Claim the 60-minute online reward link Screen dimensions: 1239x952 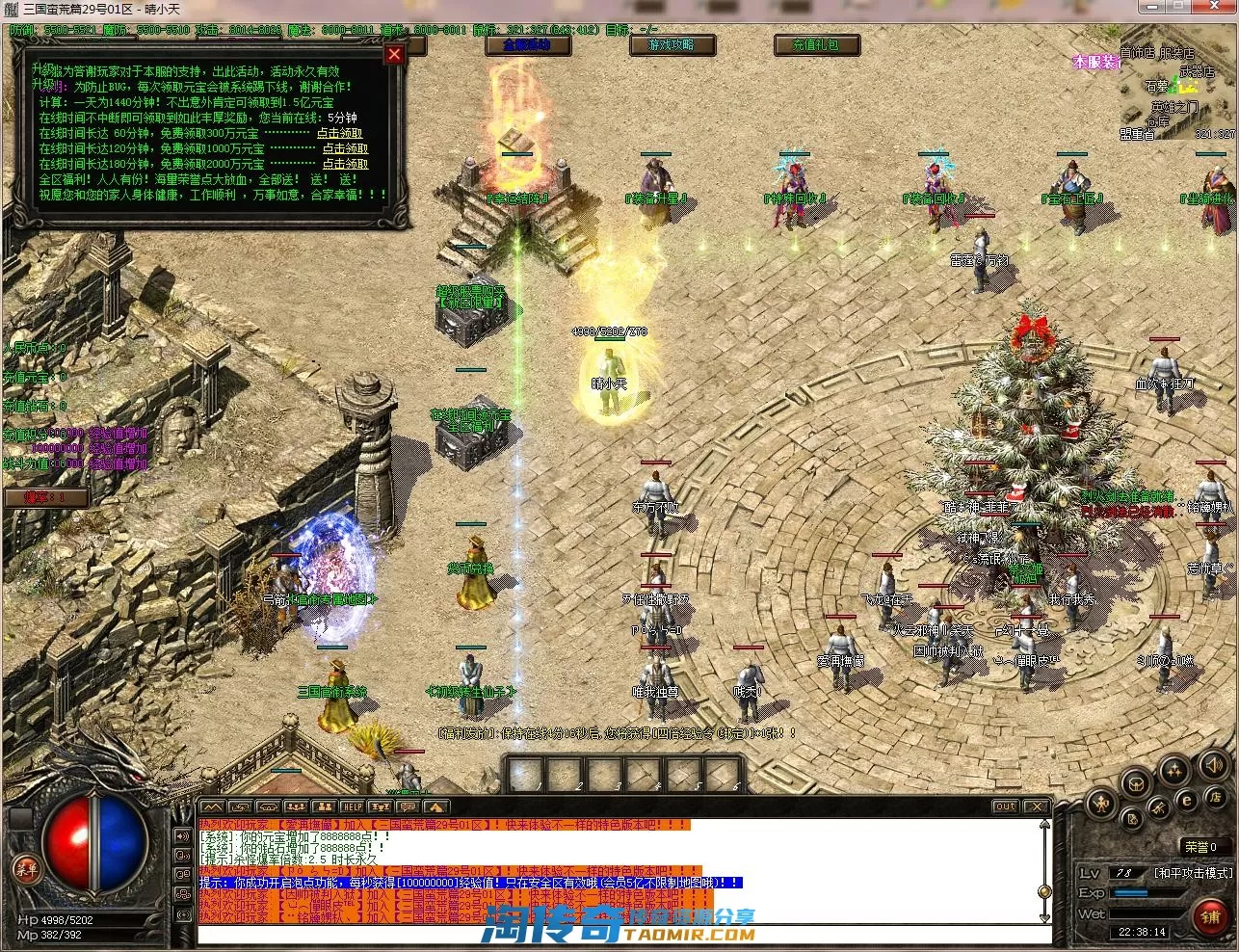pos(340,134)
